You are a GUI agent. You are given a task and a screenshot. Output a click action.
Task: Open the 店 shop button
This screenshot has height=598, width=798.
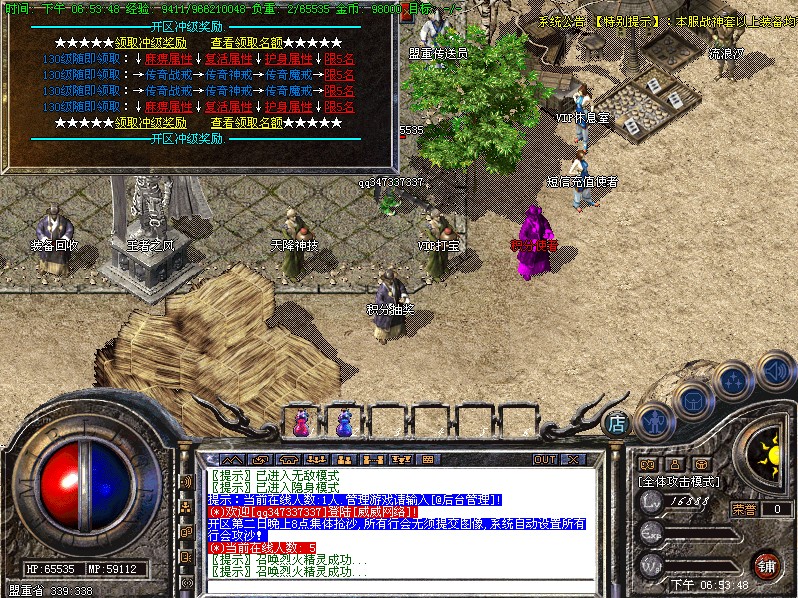coord(617,424)
